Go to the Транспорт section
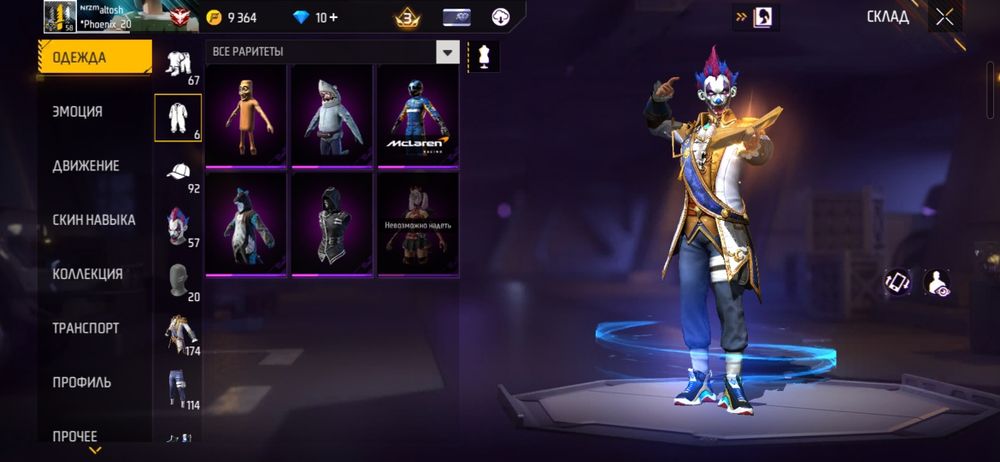Image resolution: width=1000 pixels, height=462 pixels. click(86, 328)
